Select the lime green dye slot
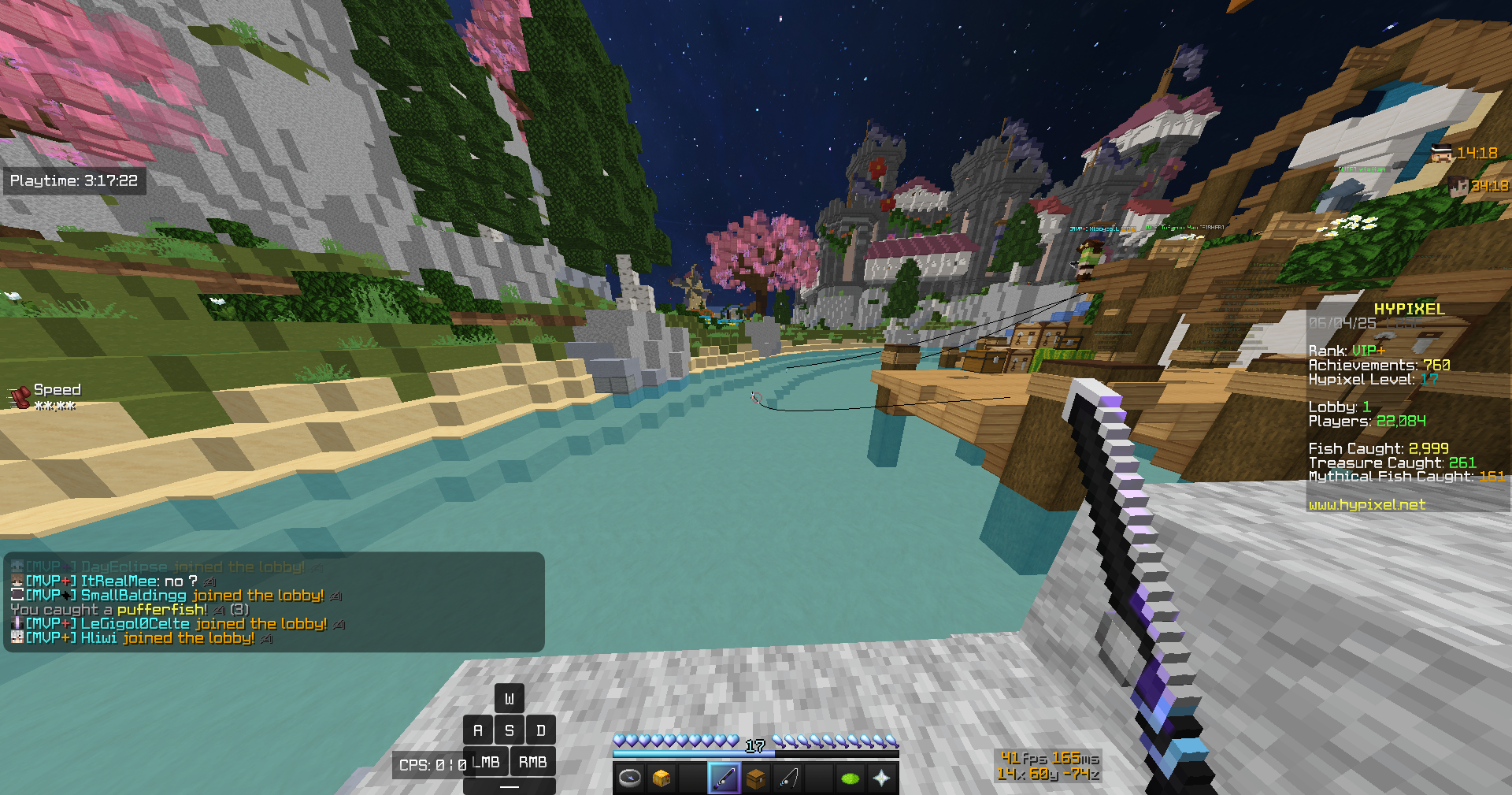This screenshot has height=795, width=1512. coord(850,778)
